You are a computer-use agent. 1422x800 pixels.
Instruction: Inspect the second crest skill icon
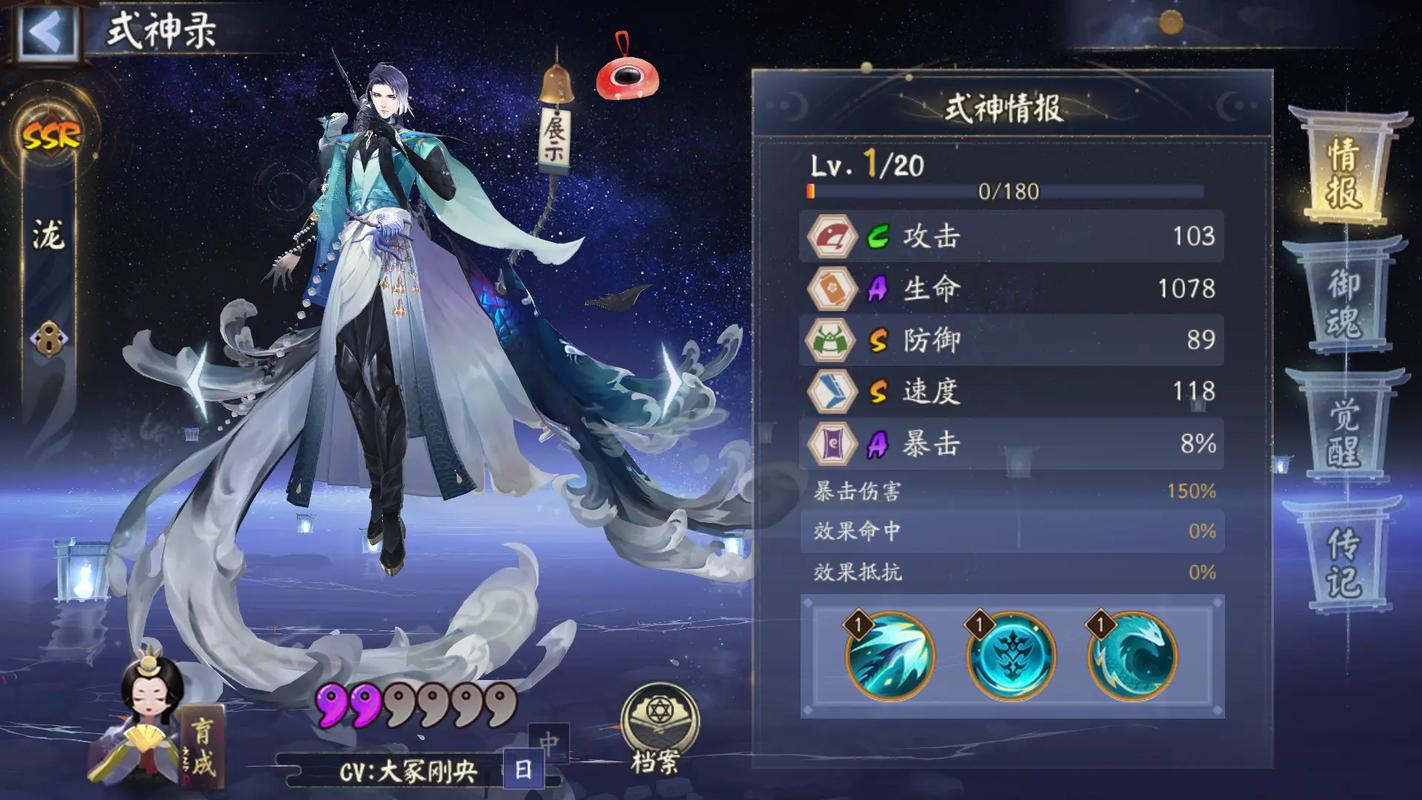tap(1010, 656)
